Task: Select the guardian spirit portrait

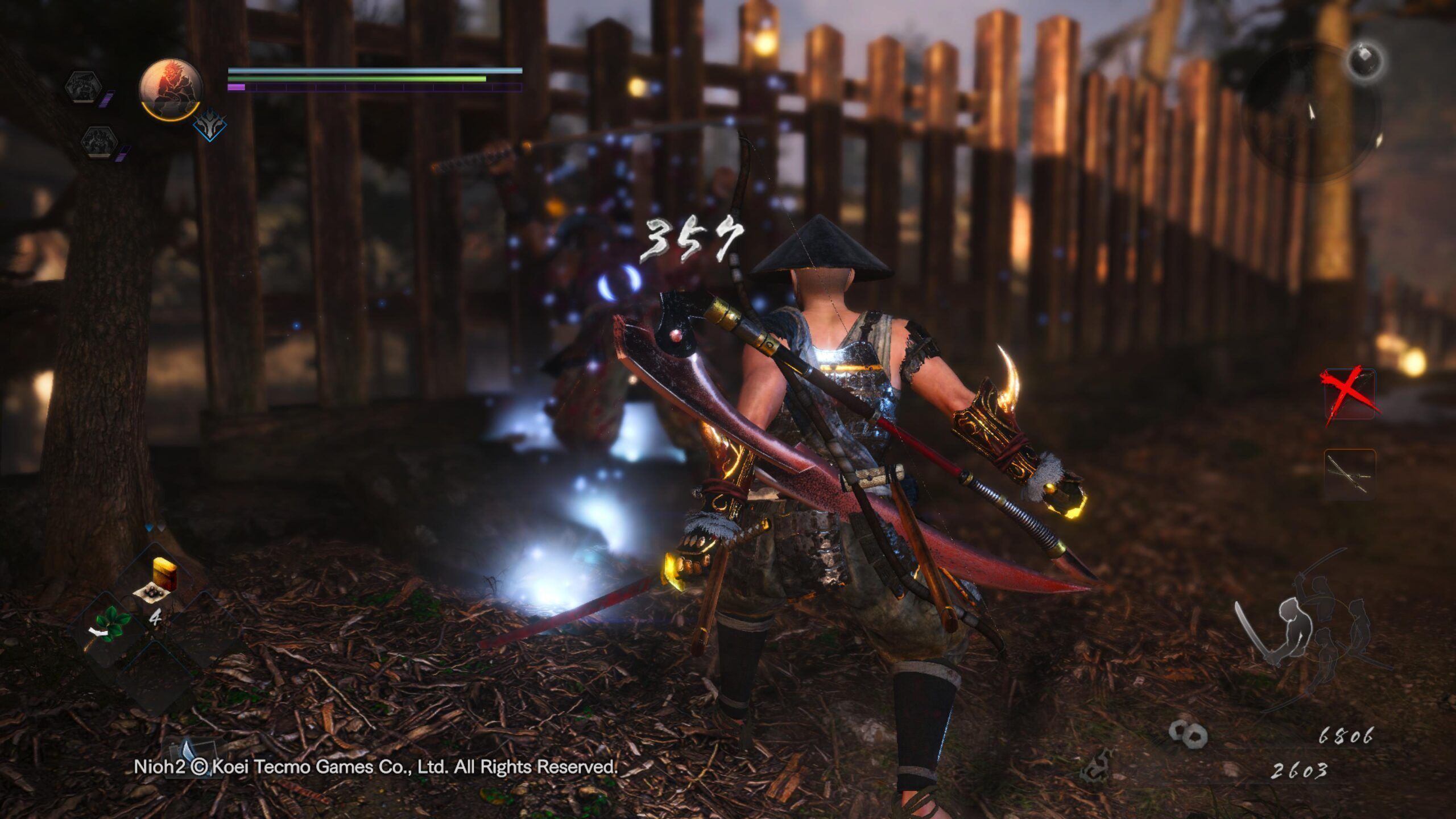Action: tap(171, 88)
